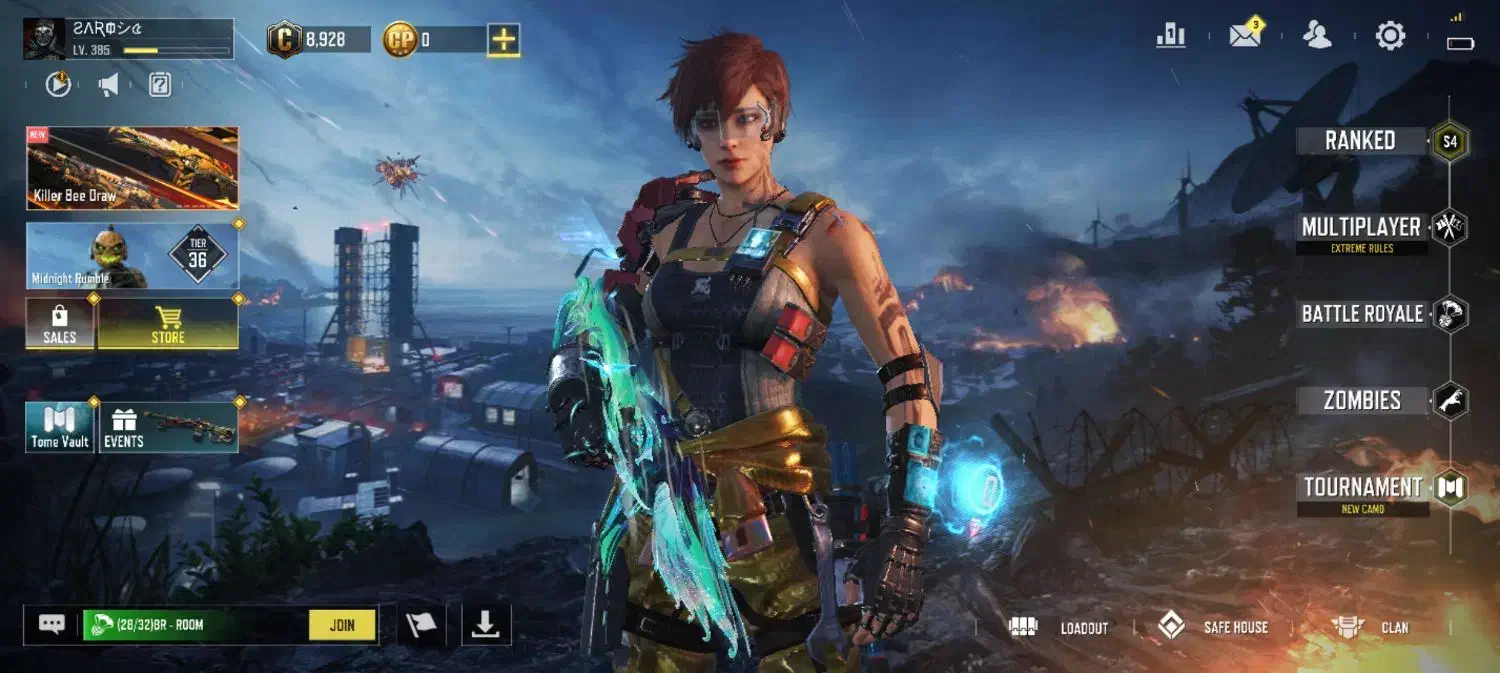The image size is (1500, 673).
Task: Open the Midnight Rumble battle pass
Action: [x=132, y=256]
